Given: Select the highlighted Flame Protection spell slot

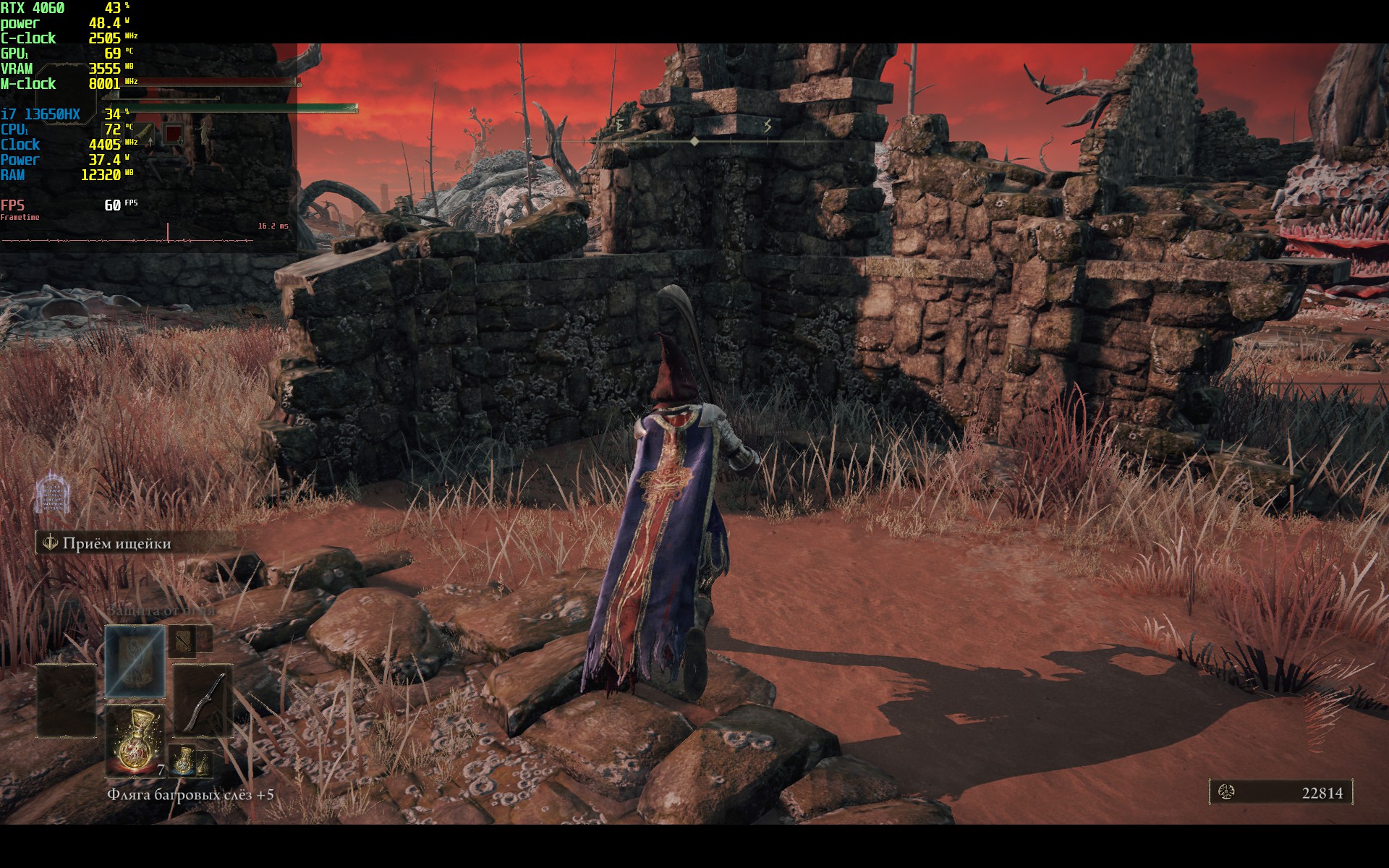Looking at the screenshot, I should click(135, 663).
